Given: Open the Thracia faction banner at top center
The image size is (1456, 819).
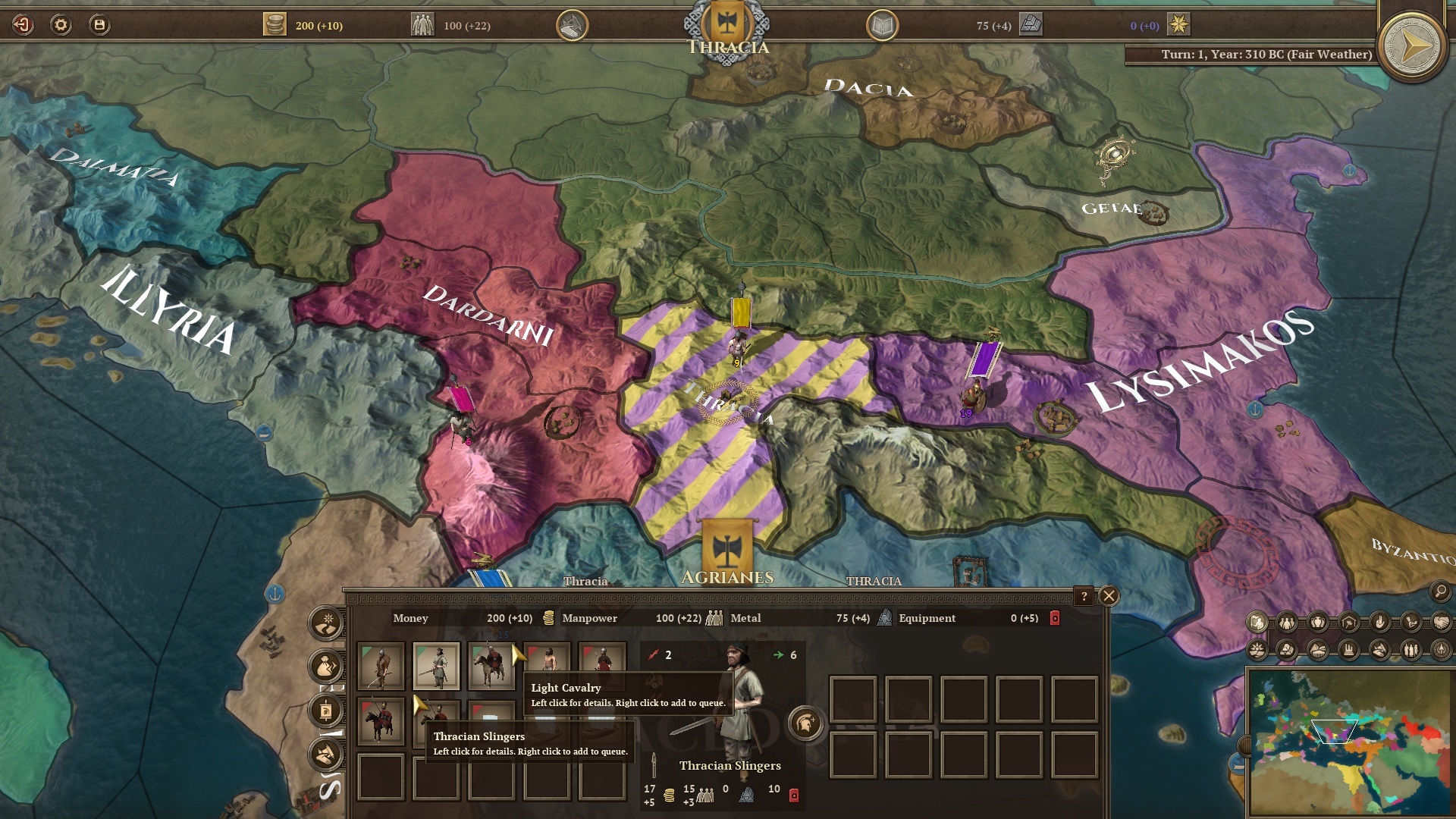Looking at the screenshot, I should coord(726,23).
